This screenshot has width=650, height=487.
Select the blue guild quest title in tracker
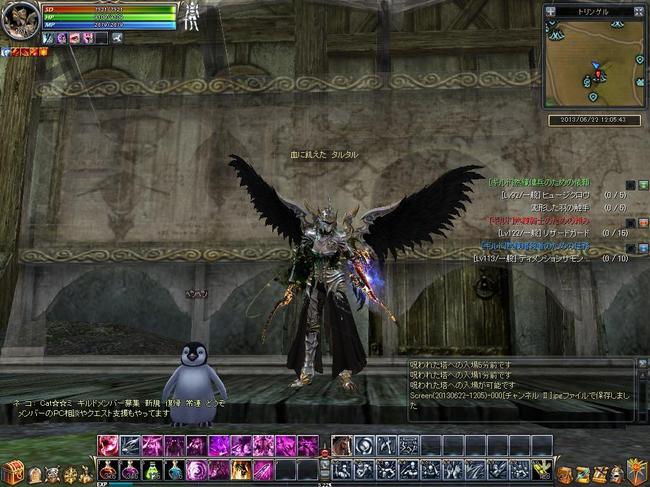pos(538,245)
